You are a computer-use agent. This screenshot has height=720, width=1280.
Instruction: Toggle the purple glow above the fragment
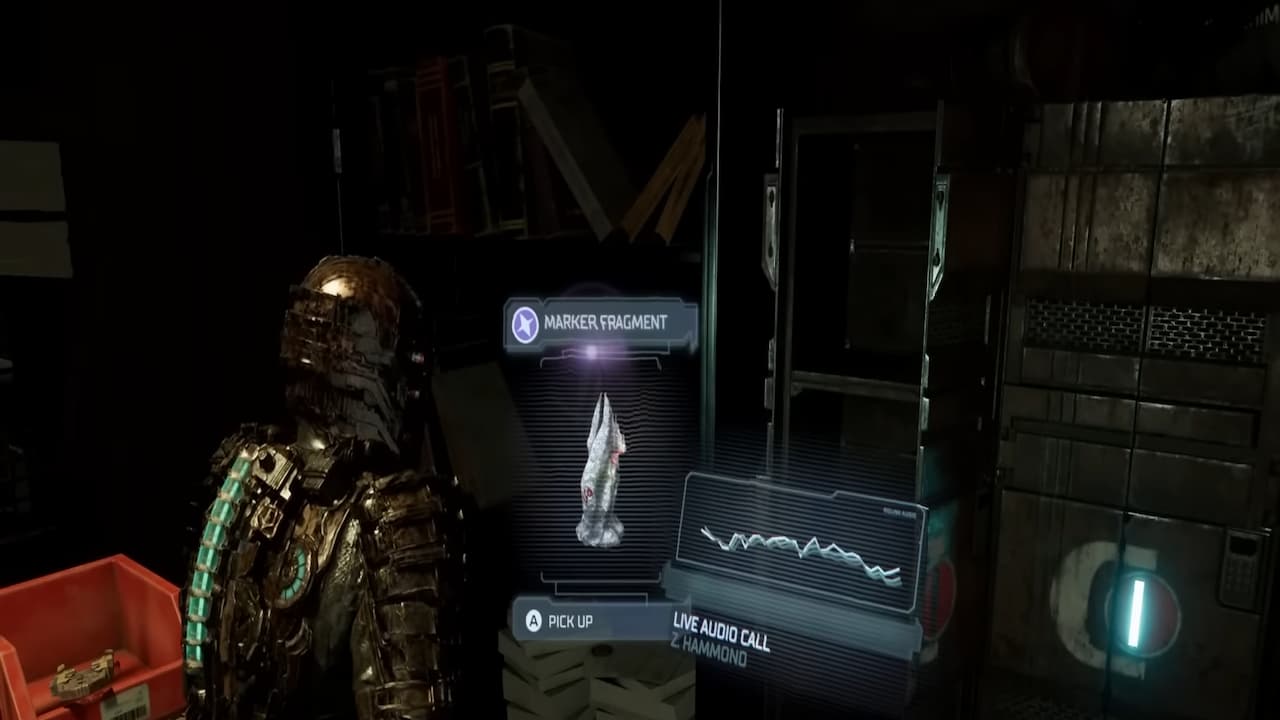[x=592, y=350]
